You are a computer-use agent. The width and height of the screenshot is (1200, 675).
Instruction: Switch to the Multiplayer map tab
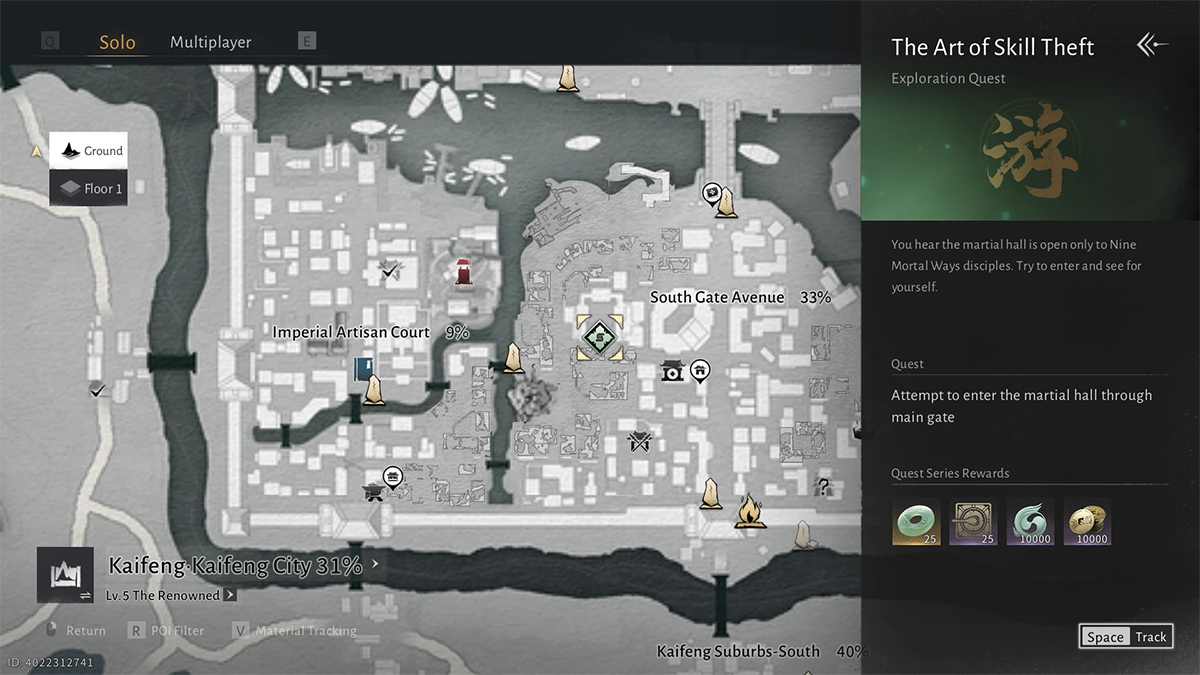tap(210, 42)
